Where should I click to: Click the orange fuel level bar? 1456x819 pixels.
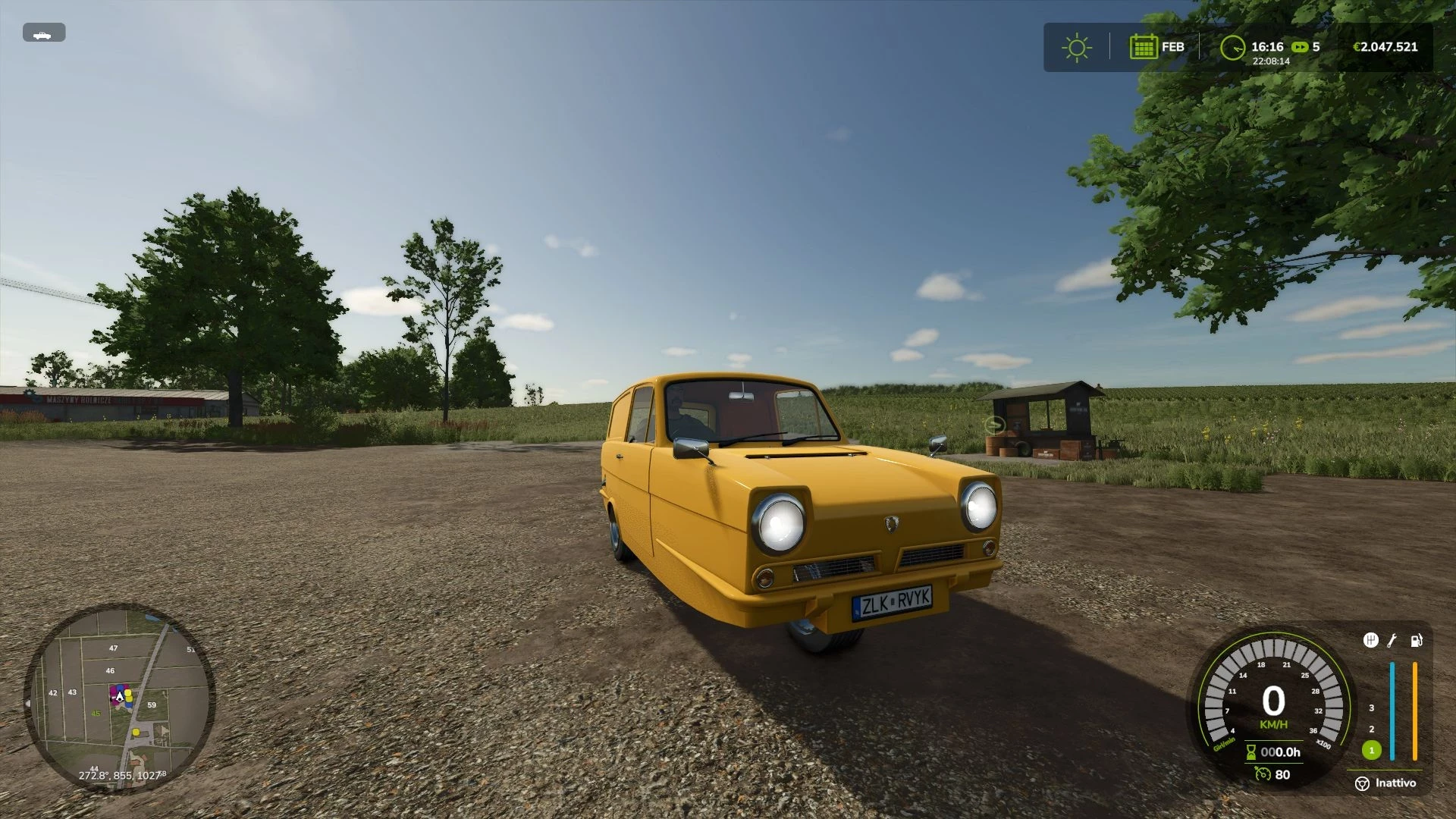point(1415,711)
